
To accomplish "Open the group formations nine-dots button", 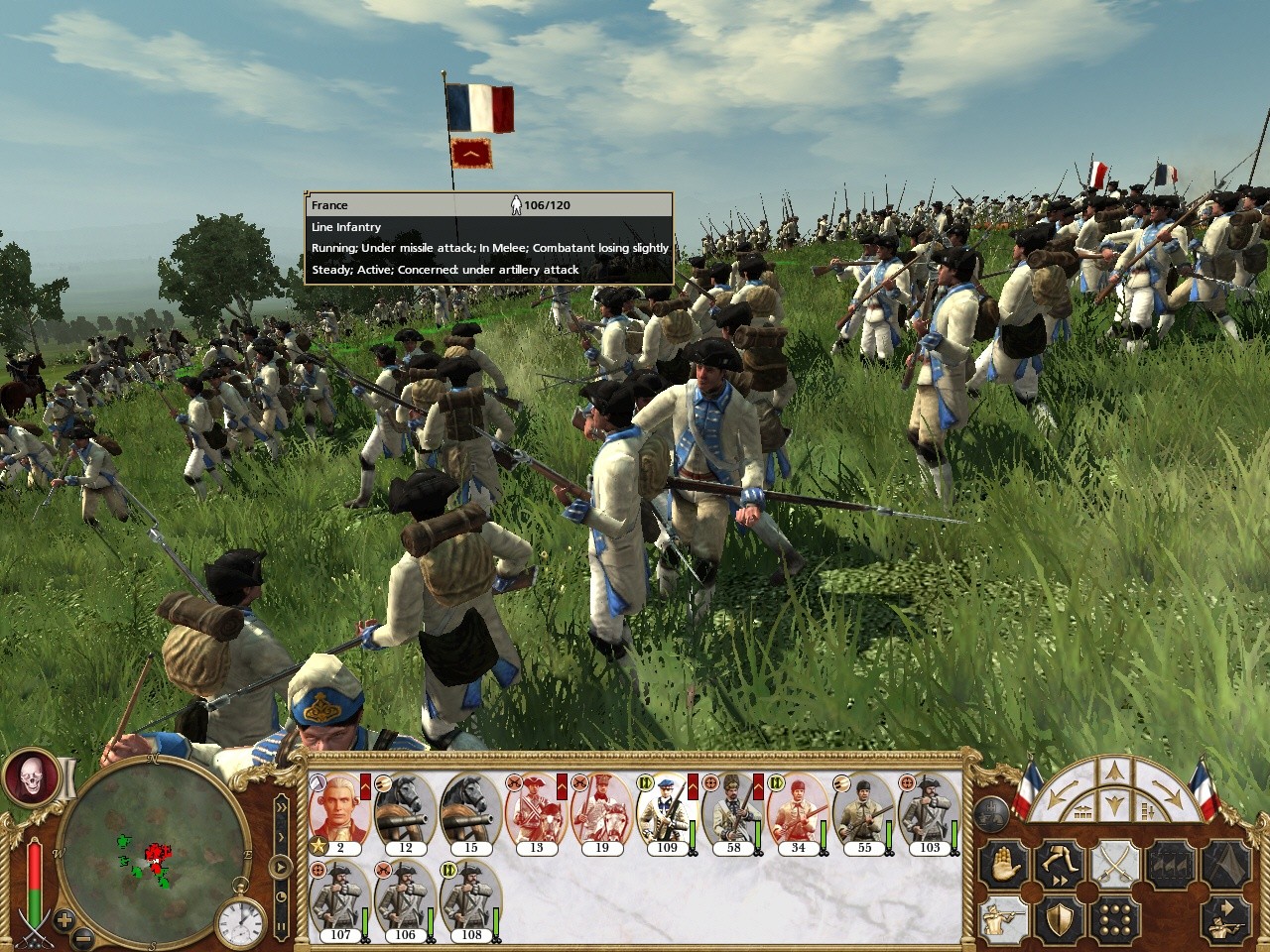I will 1115,920.
